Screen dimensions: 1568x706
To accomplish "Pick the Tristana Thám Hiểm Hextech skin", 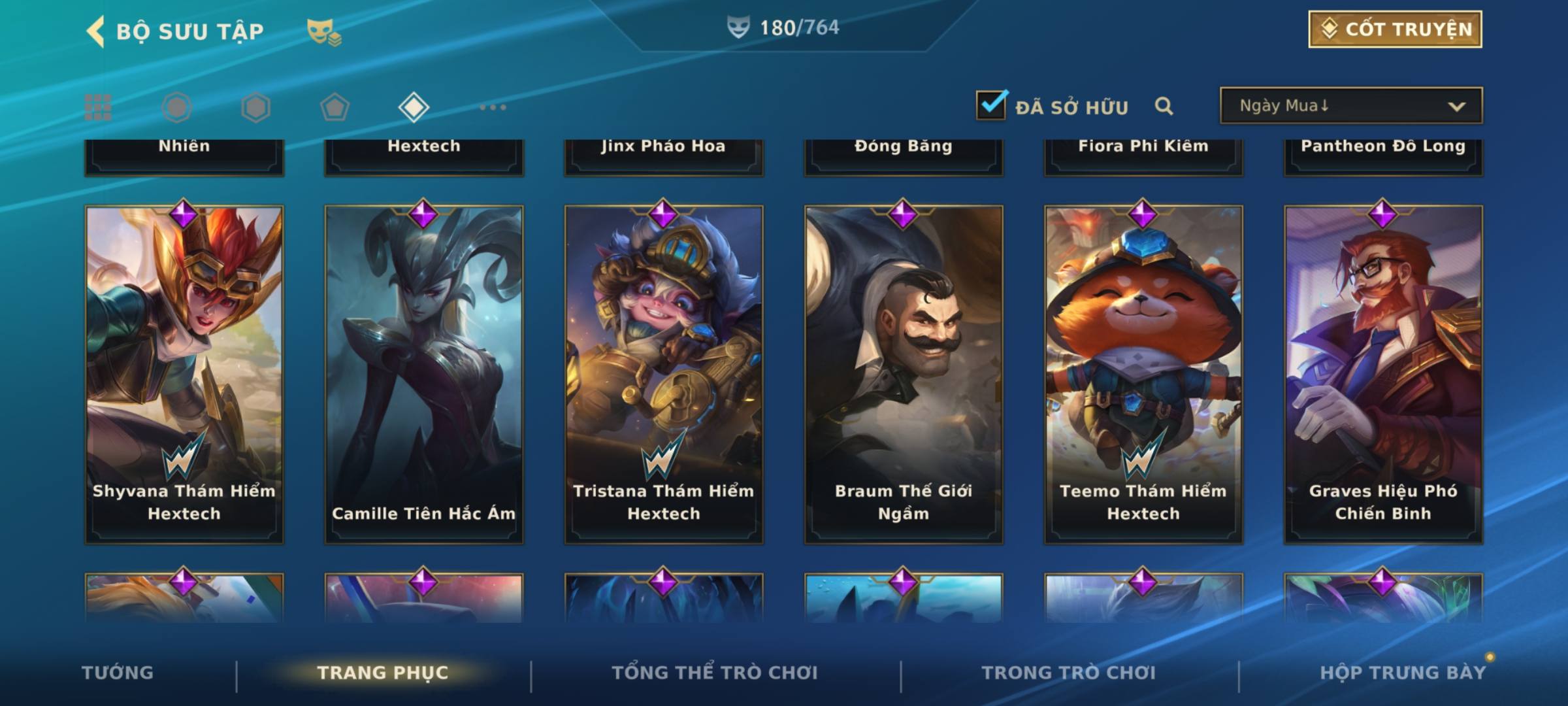I will [664, 374].
